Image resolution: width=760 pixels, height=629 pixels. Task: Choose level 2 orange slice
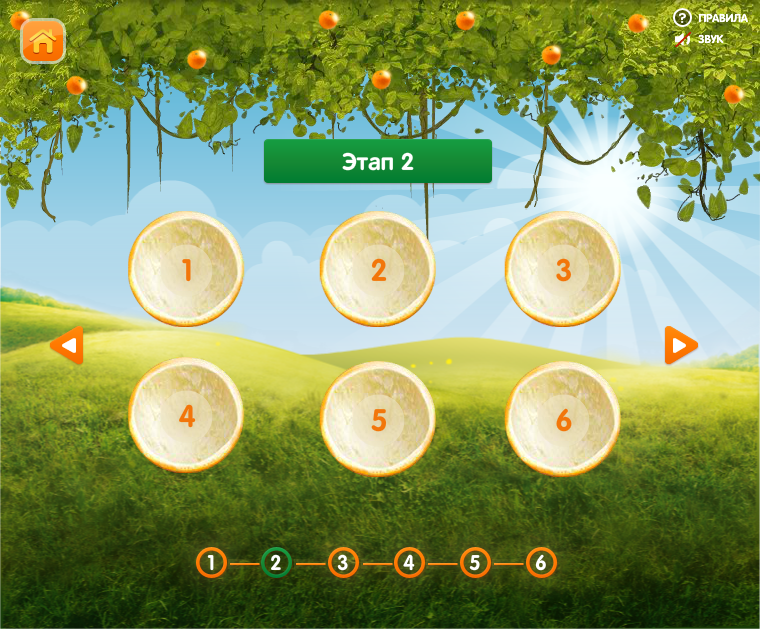point(378,269)
